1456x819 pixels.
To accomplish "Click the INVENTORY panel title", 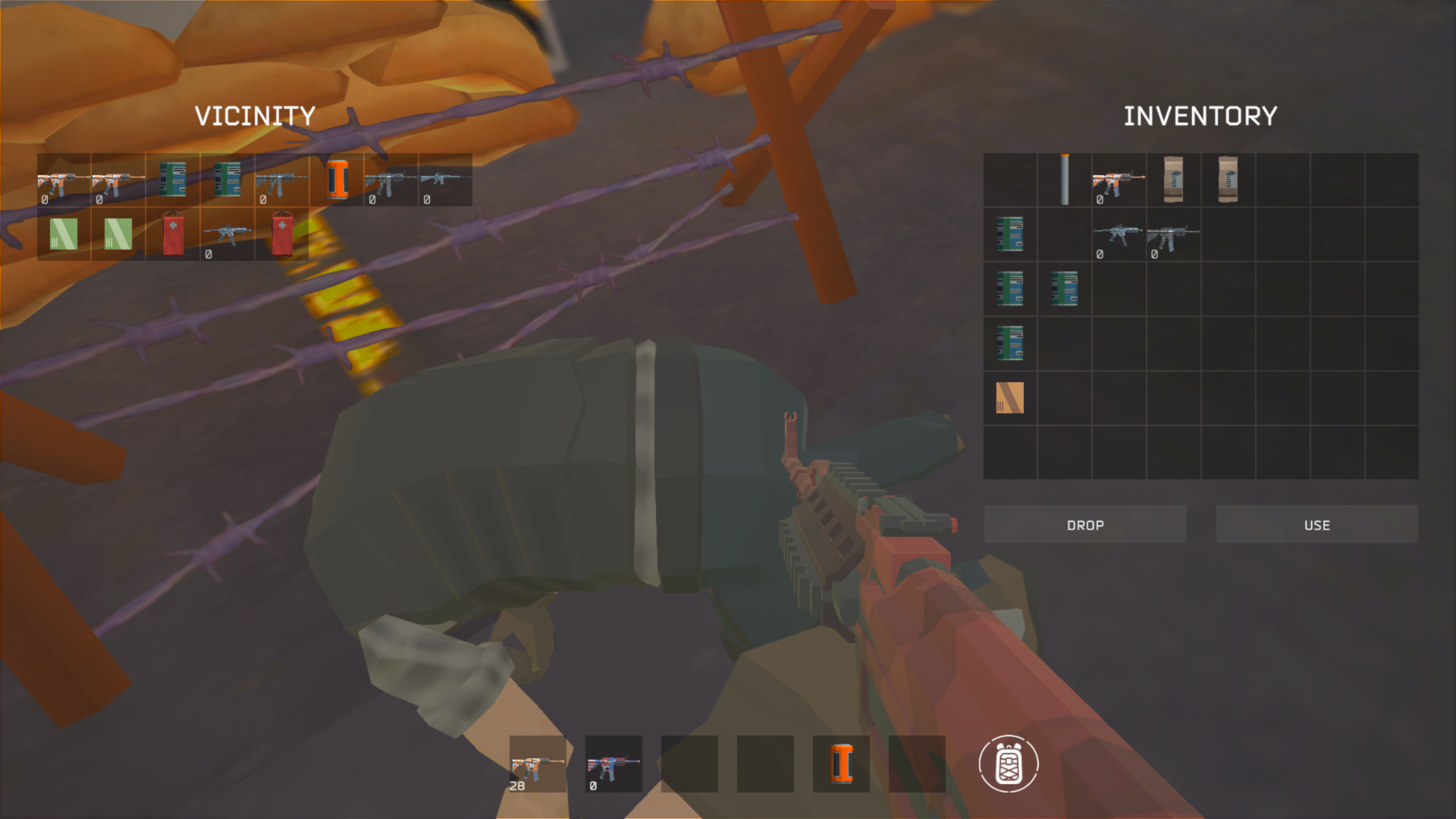I will 1200,115.
